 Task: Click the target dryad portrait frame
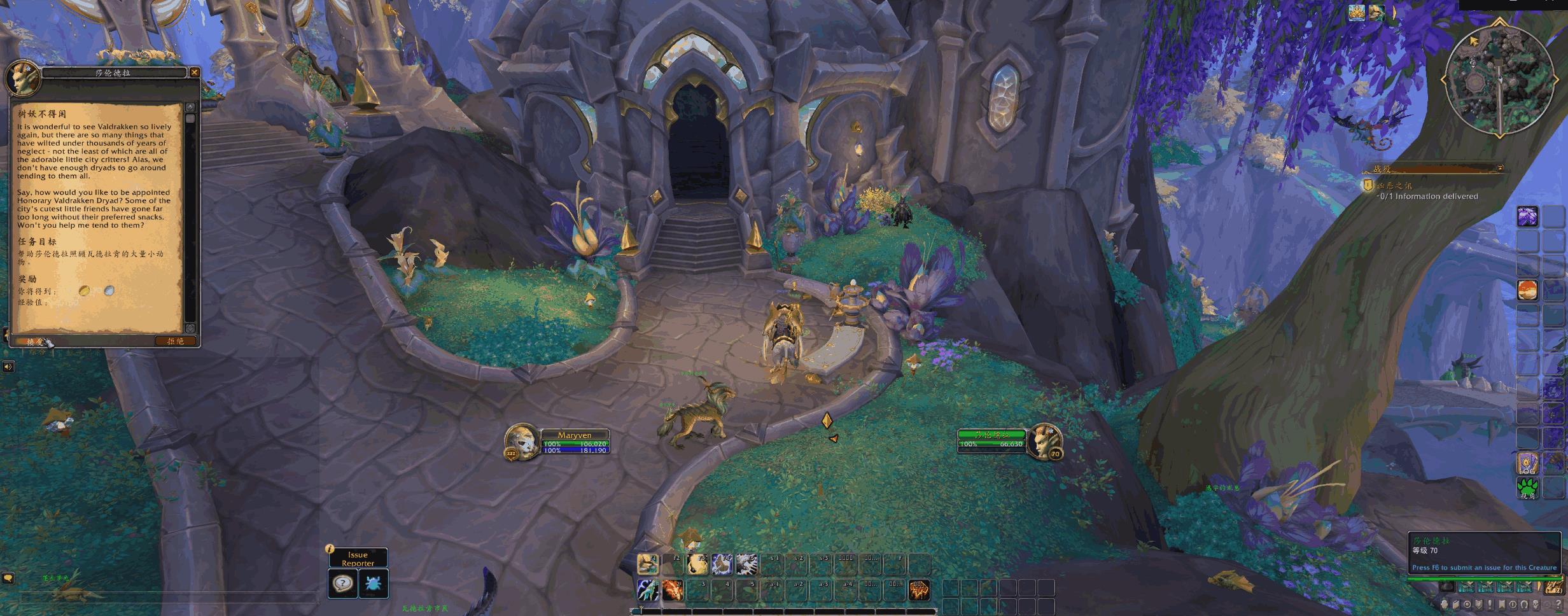pos(1044,440)
